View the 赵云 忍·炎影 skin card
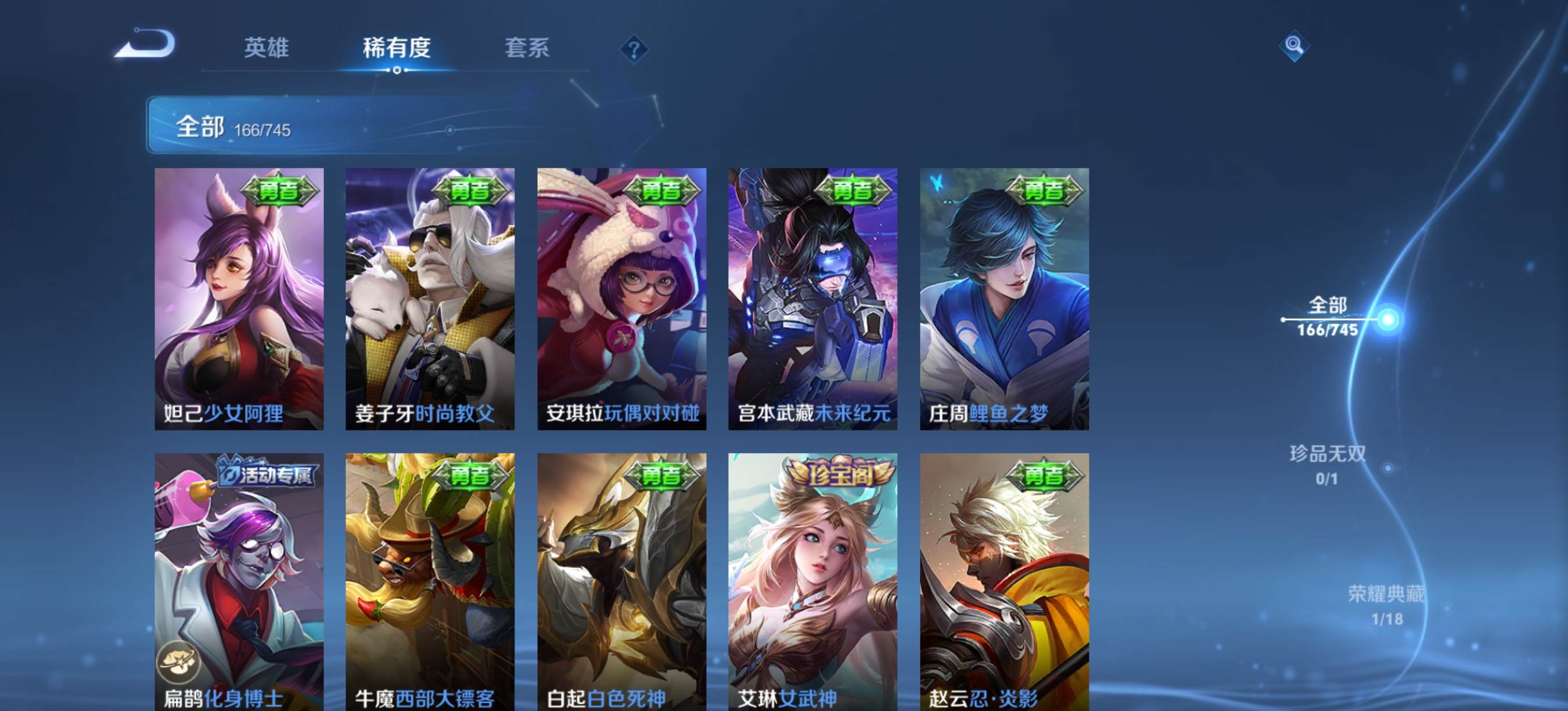1568x711 pixels. [1004, 581]
